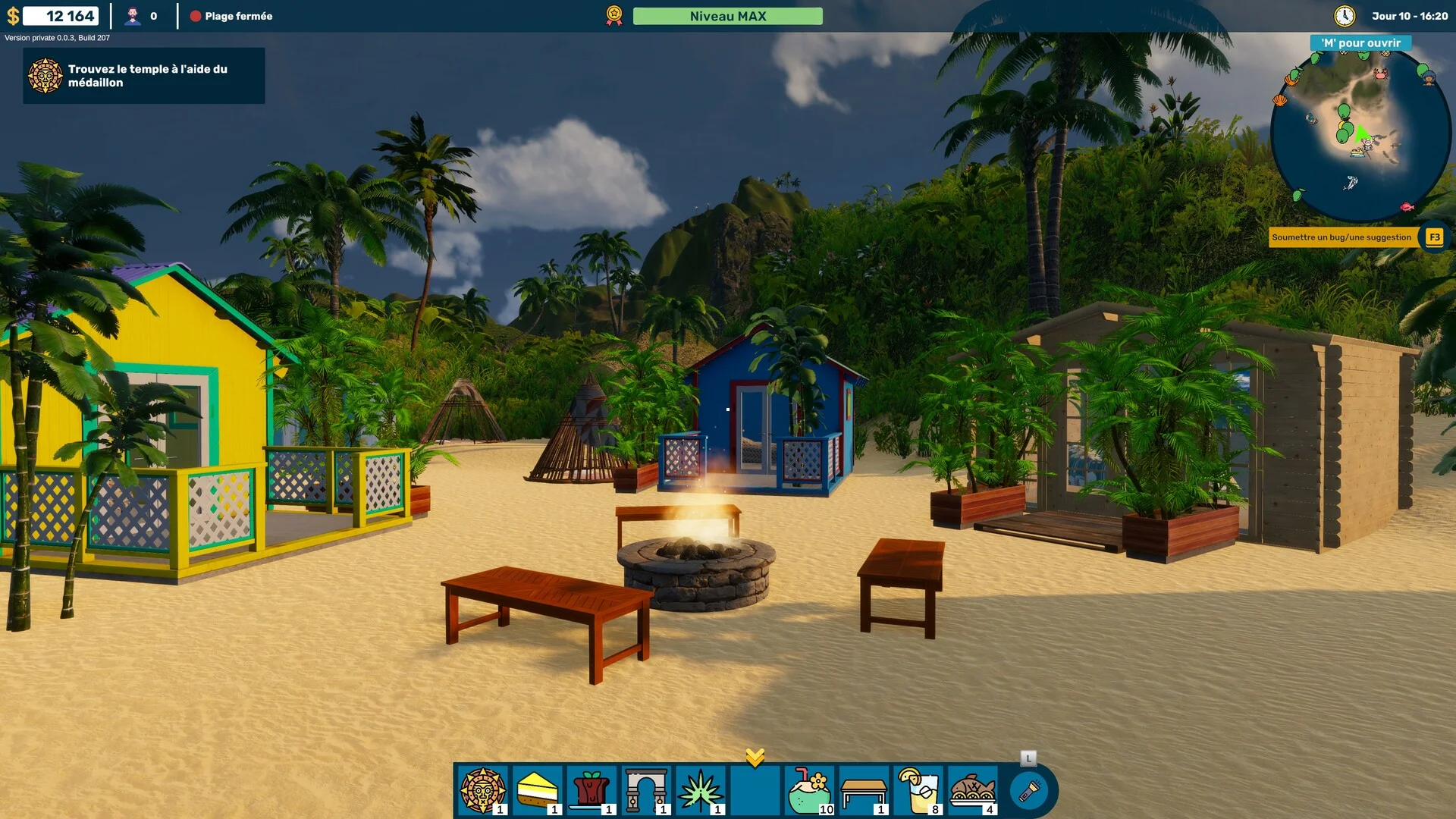
Task: Select the wooden table hotbar slot
Action: point(864,790)
